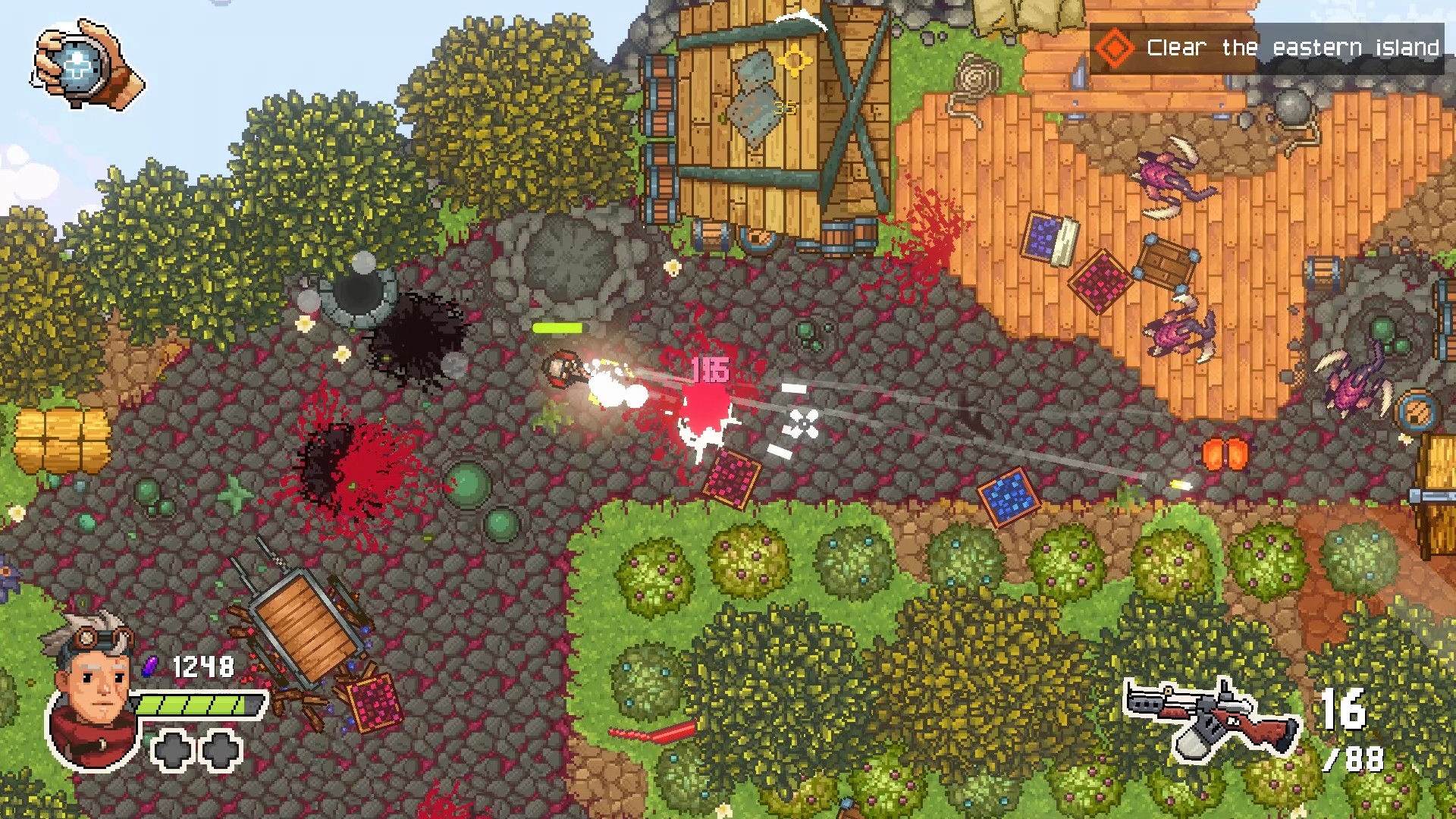Click the purple scorpion enemy on the deck
The height and width of the screenshot is (819, 1456).
pyautogui.click(x=1175, y=334)
